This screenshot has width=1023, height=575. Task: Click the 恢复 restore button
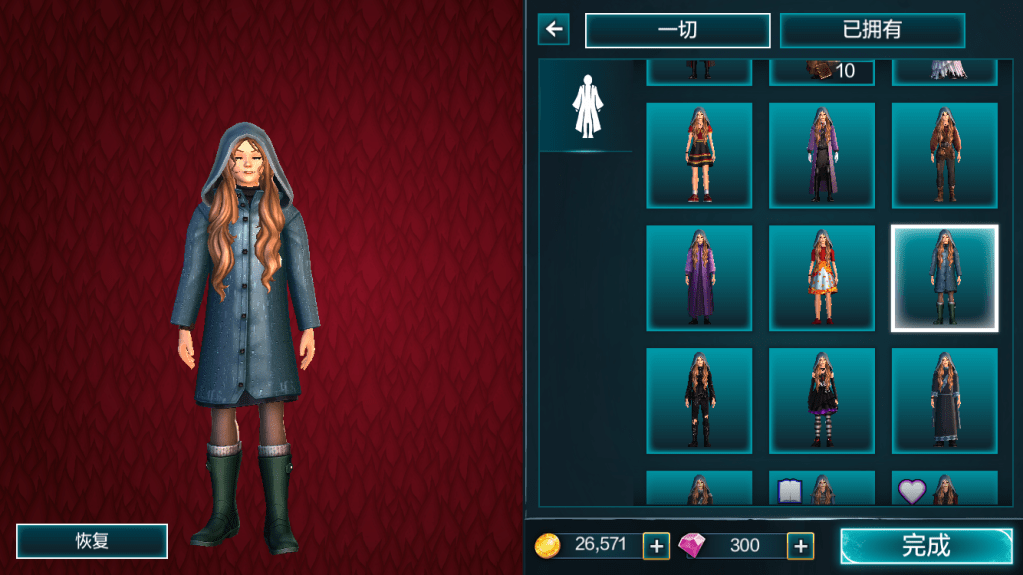[x=92, y=541]
